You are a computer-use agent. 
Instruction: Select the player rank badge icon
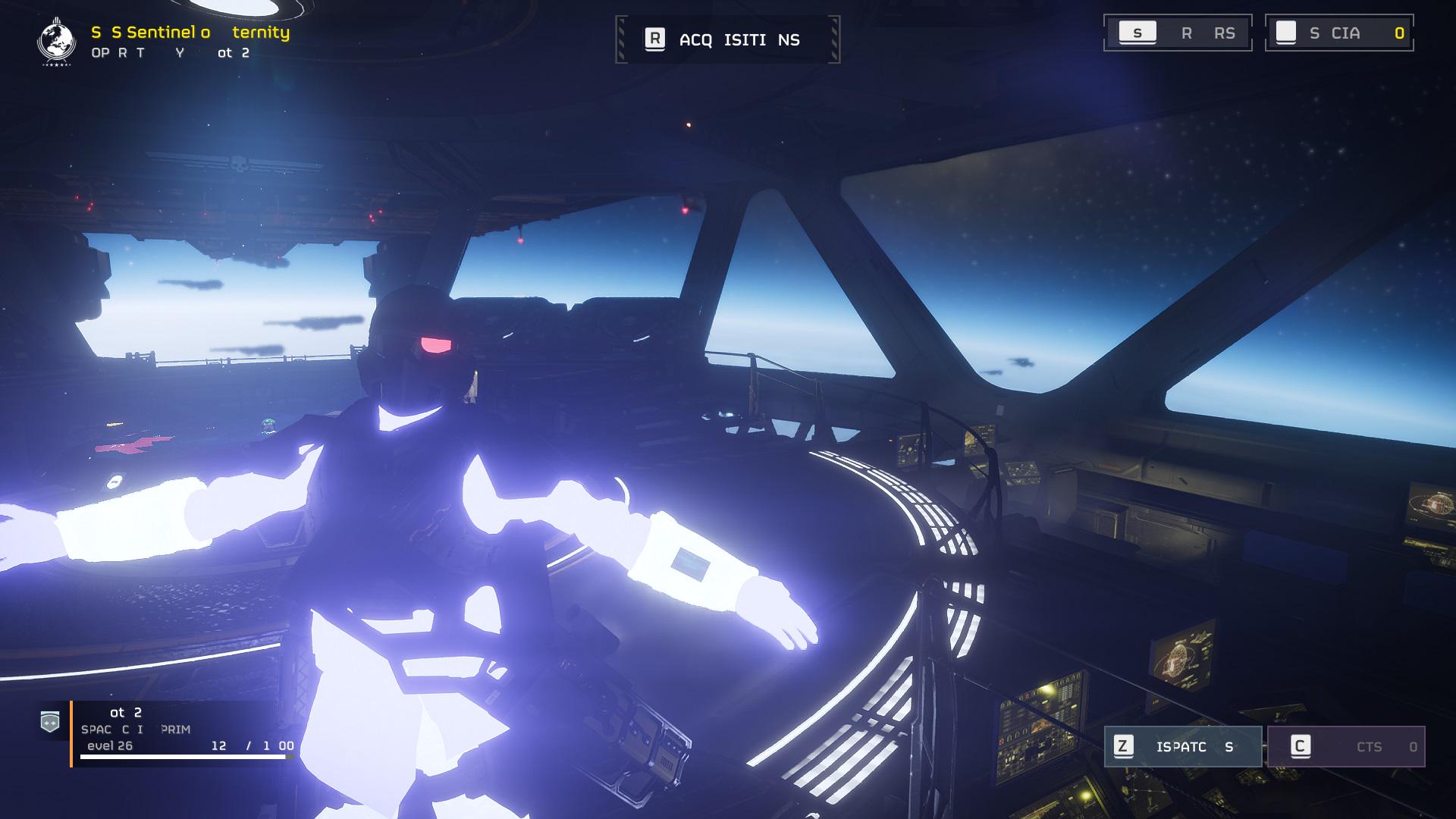coord(50,722)
